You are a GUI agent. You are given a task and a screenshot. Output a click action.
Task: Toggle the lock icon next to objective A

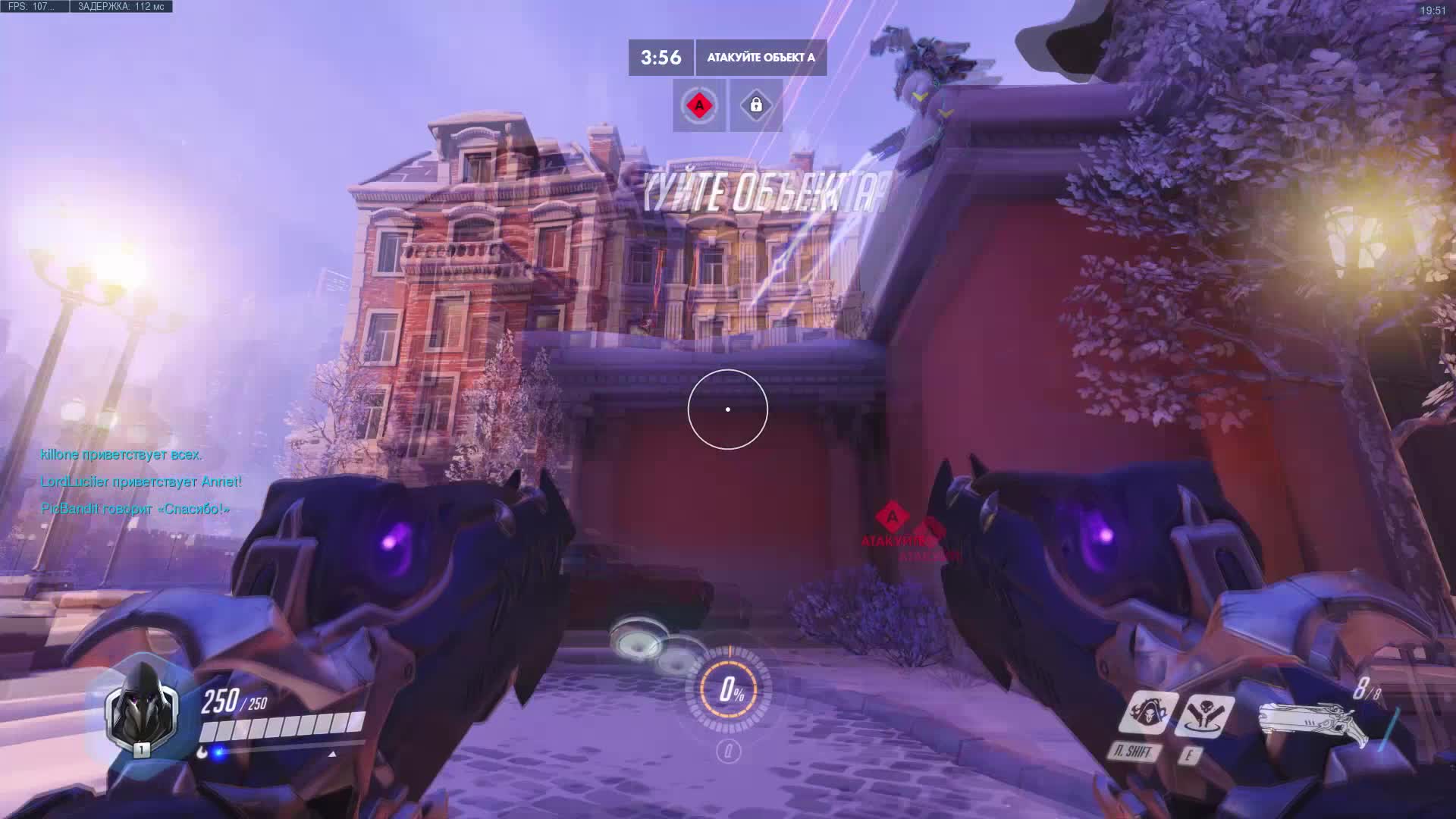755,107
